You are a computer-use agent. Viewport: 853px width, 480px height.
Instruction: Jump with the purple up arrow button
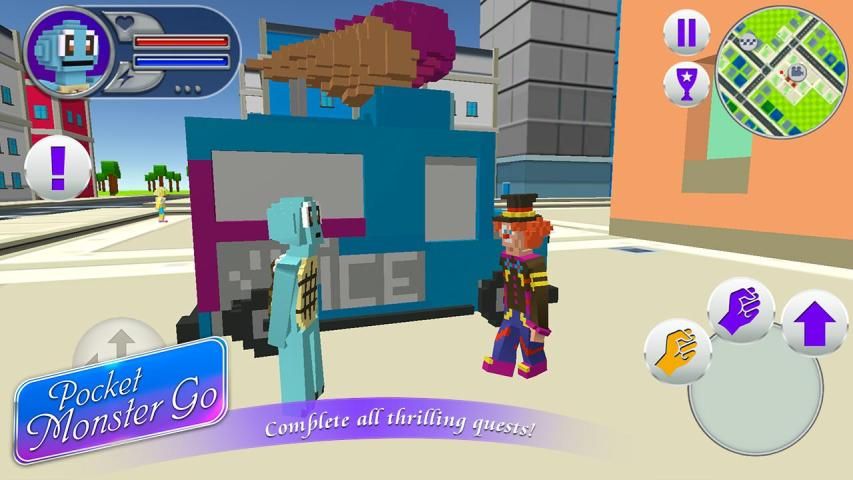click(813, 323)
